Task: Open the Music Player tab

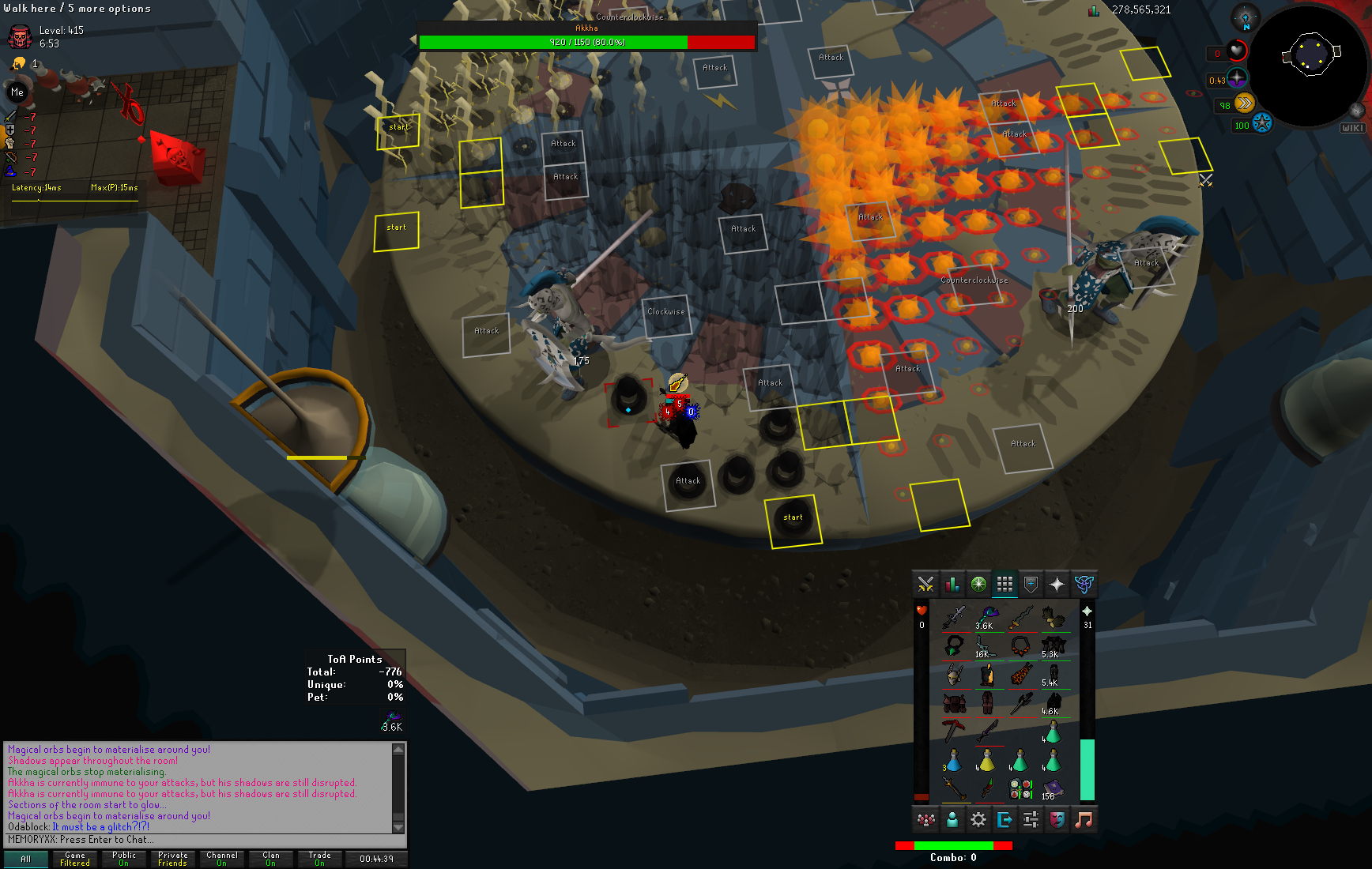Action: click(x=1084, y=820)
